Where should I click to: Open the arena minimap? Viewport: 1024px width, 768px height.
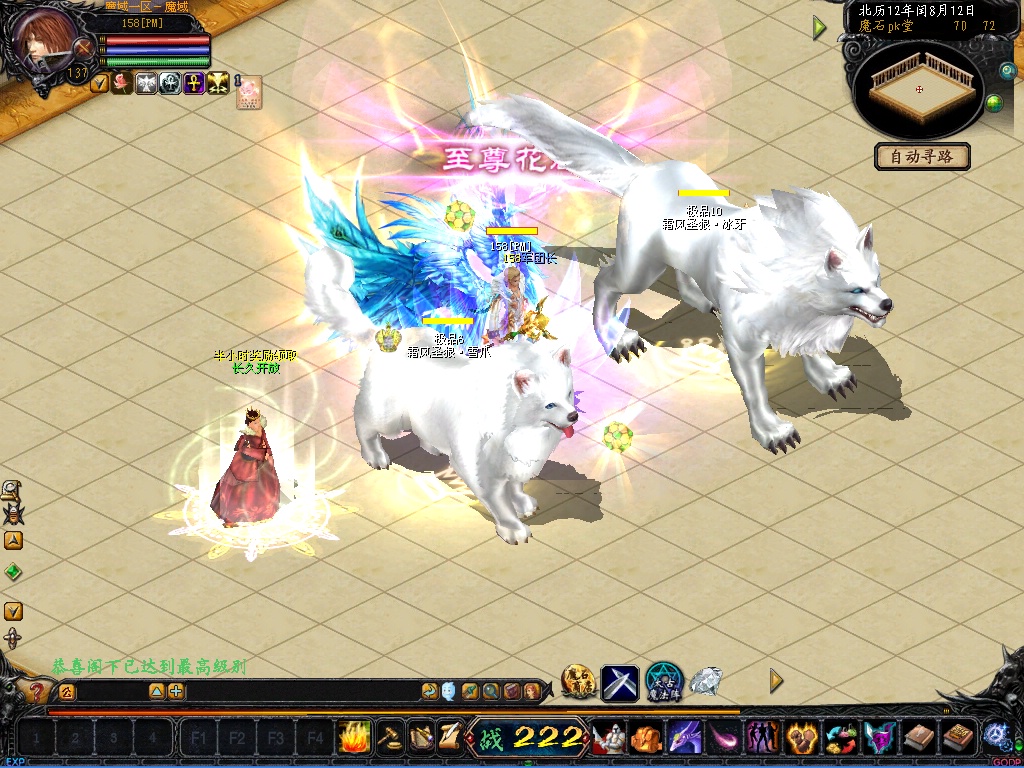[920, 88]
